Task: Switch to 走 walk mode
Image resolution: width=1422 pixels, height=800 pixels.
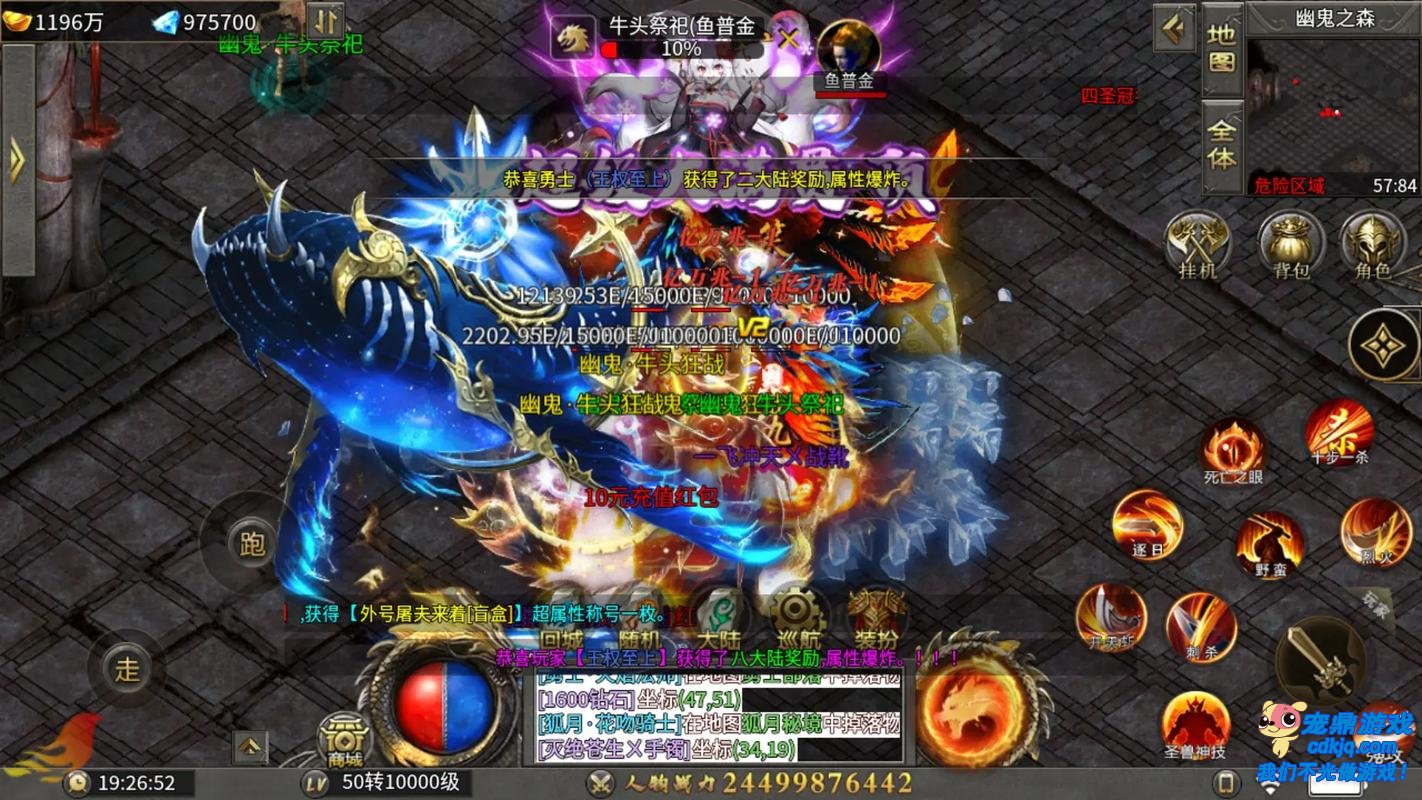Action: [x=128, y=669]
